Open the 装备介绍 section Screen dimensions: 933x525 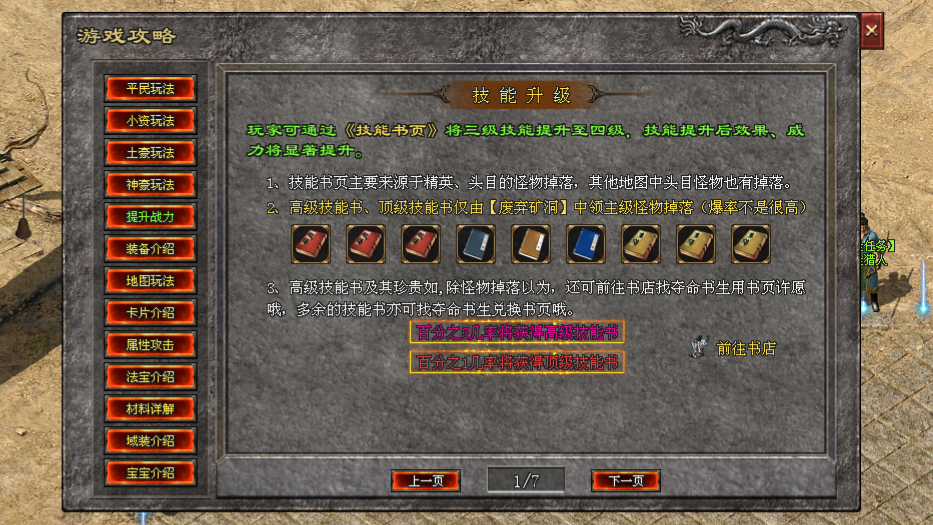pos(150,248)
